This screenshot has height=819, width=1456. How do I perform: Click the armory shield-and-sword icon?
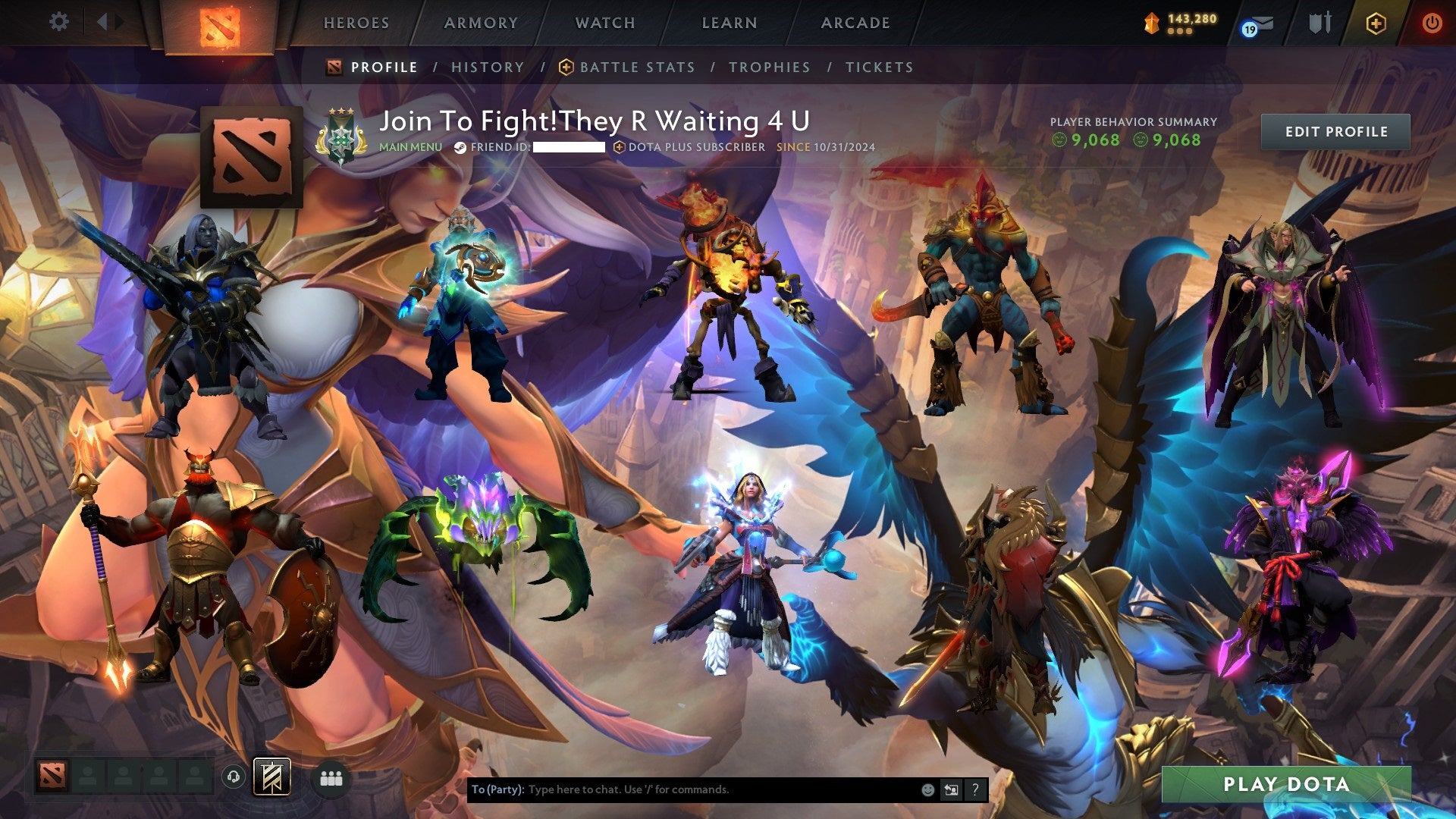pyautogui.click(x=1319, y=22)
